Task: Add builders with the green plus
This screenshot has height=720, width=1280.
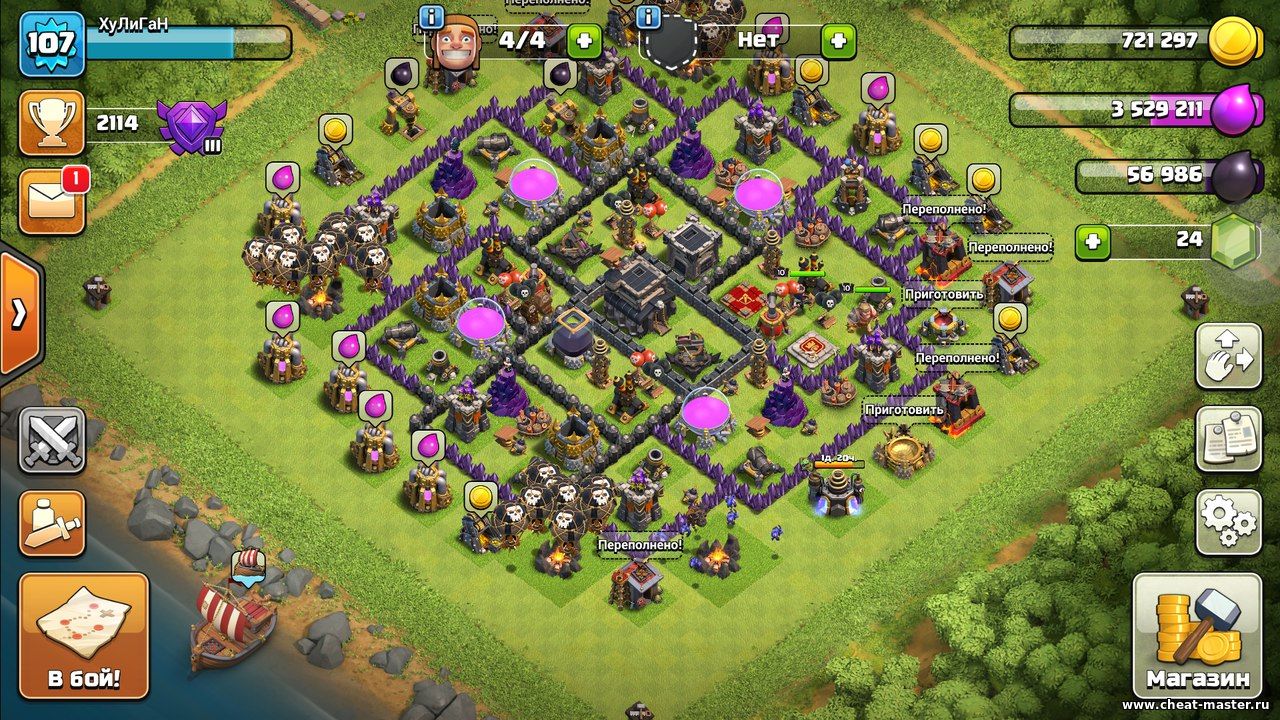Action: click(x=584, y=41)
